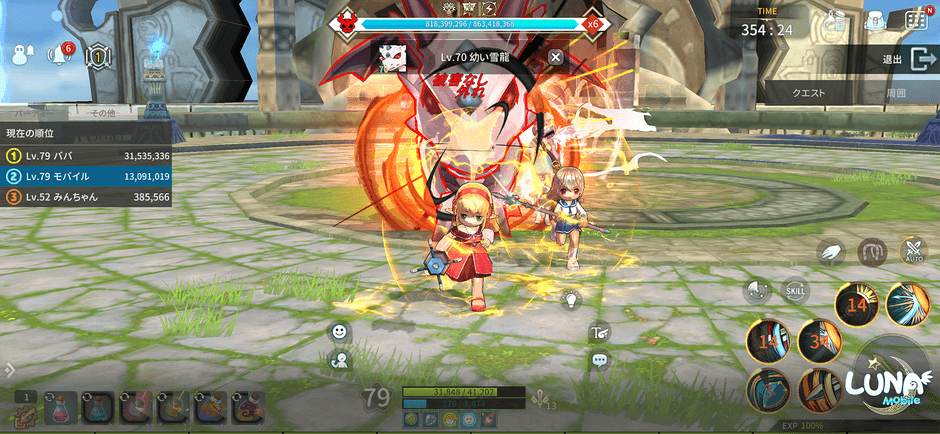Click the bell notification icon with red badge
The image size is (940, 434).
(59, 56)
